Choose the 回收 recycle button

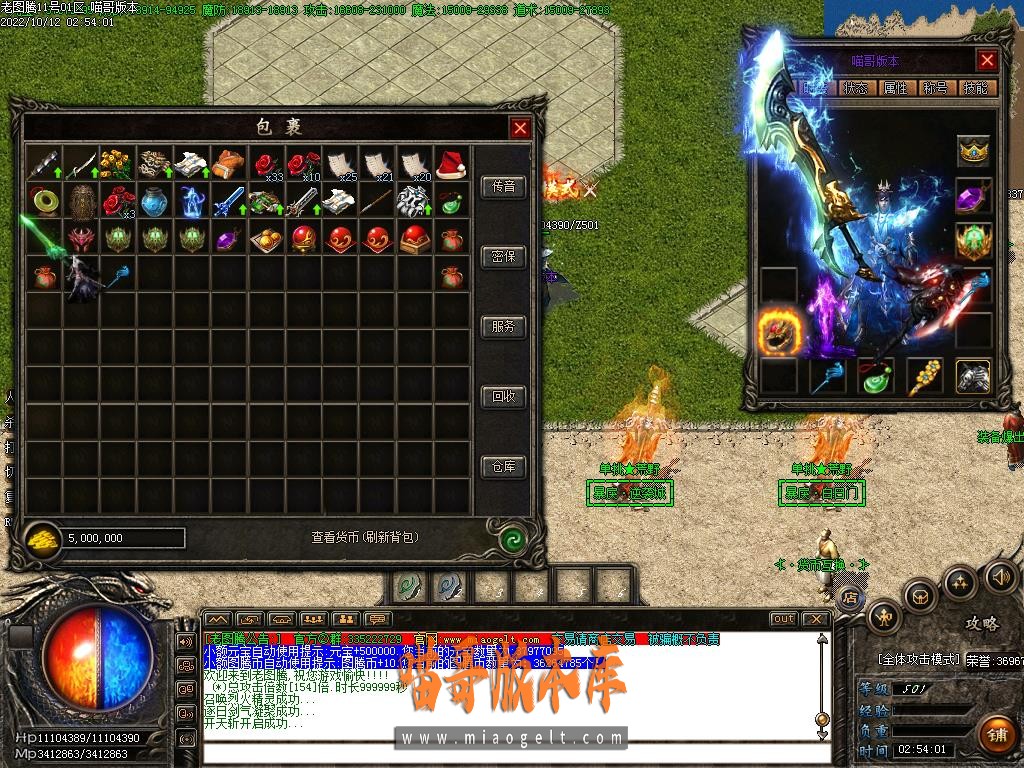point(503,397)
